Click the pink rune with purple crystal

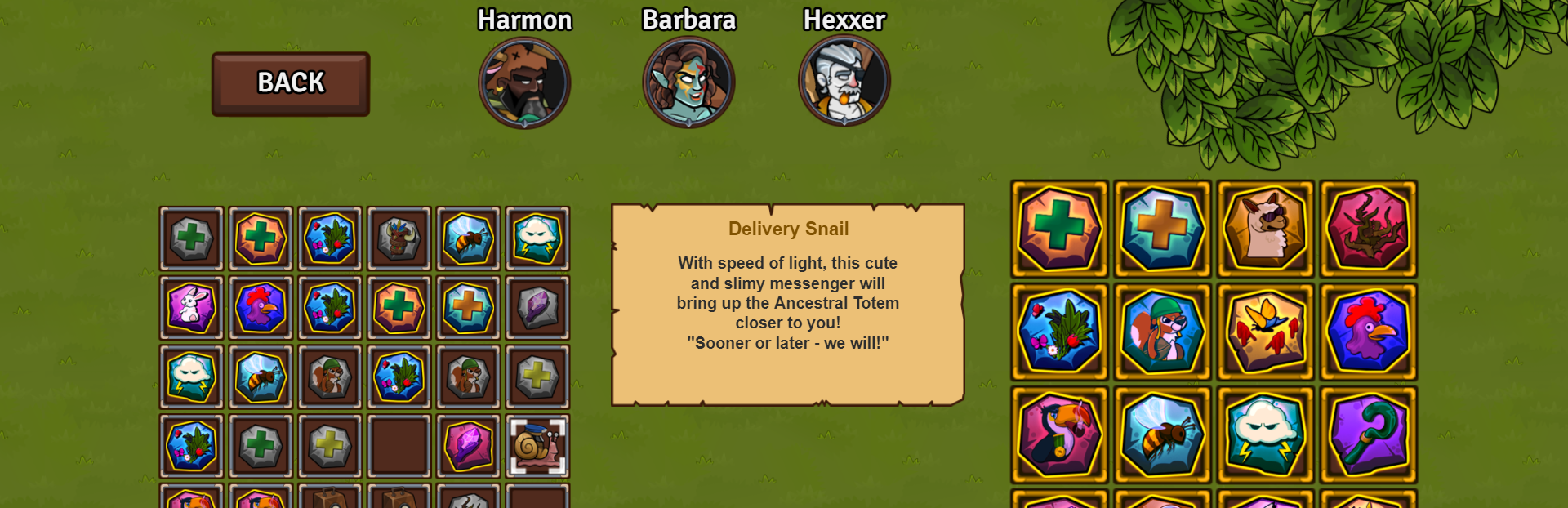pos(468,446)
